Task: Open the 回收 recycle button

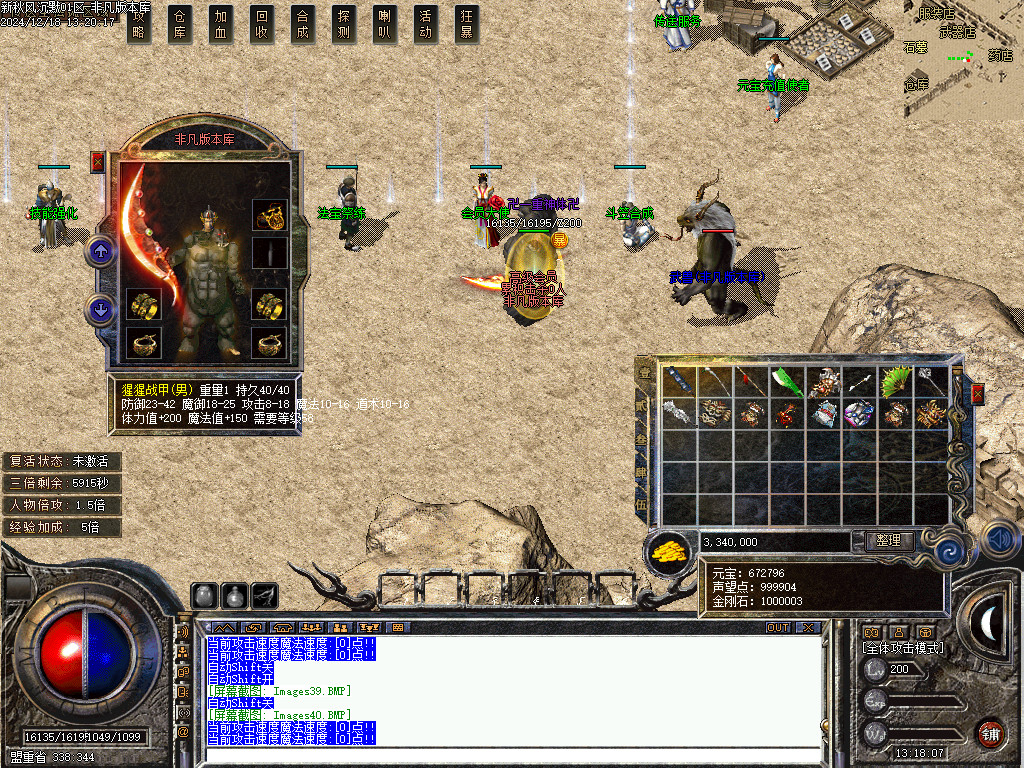Action: [262, 24]
